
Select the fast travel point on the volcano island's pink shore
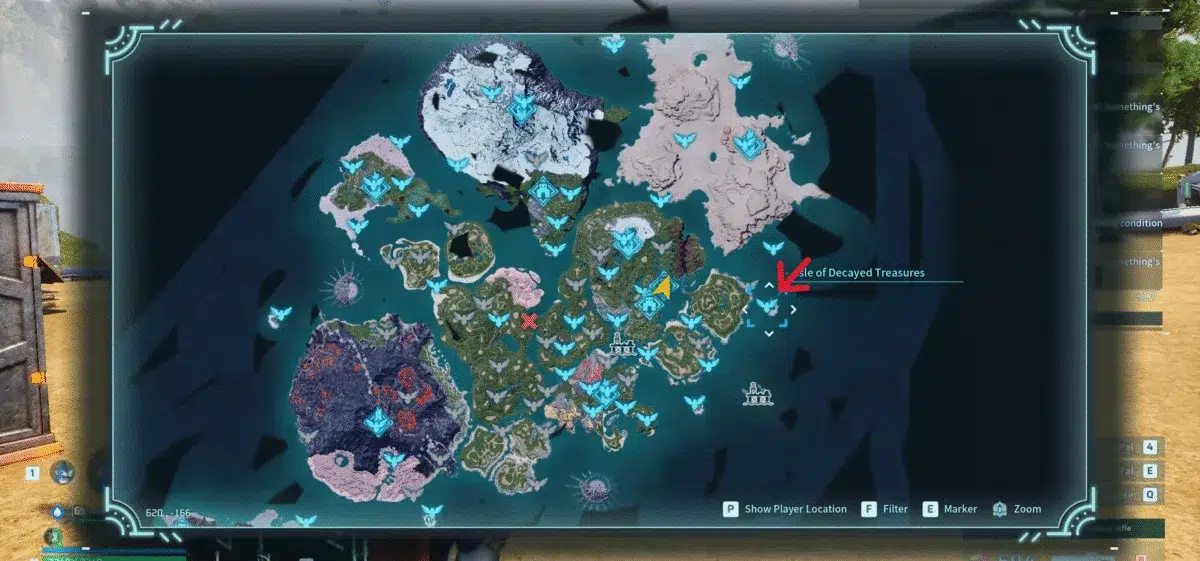[x=393, y=459]
